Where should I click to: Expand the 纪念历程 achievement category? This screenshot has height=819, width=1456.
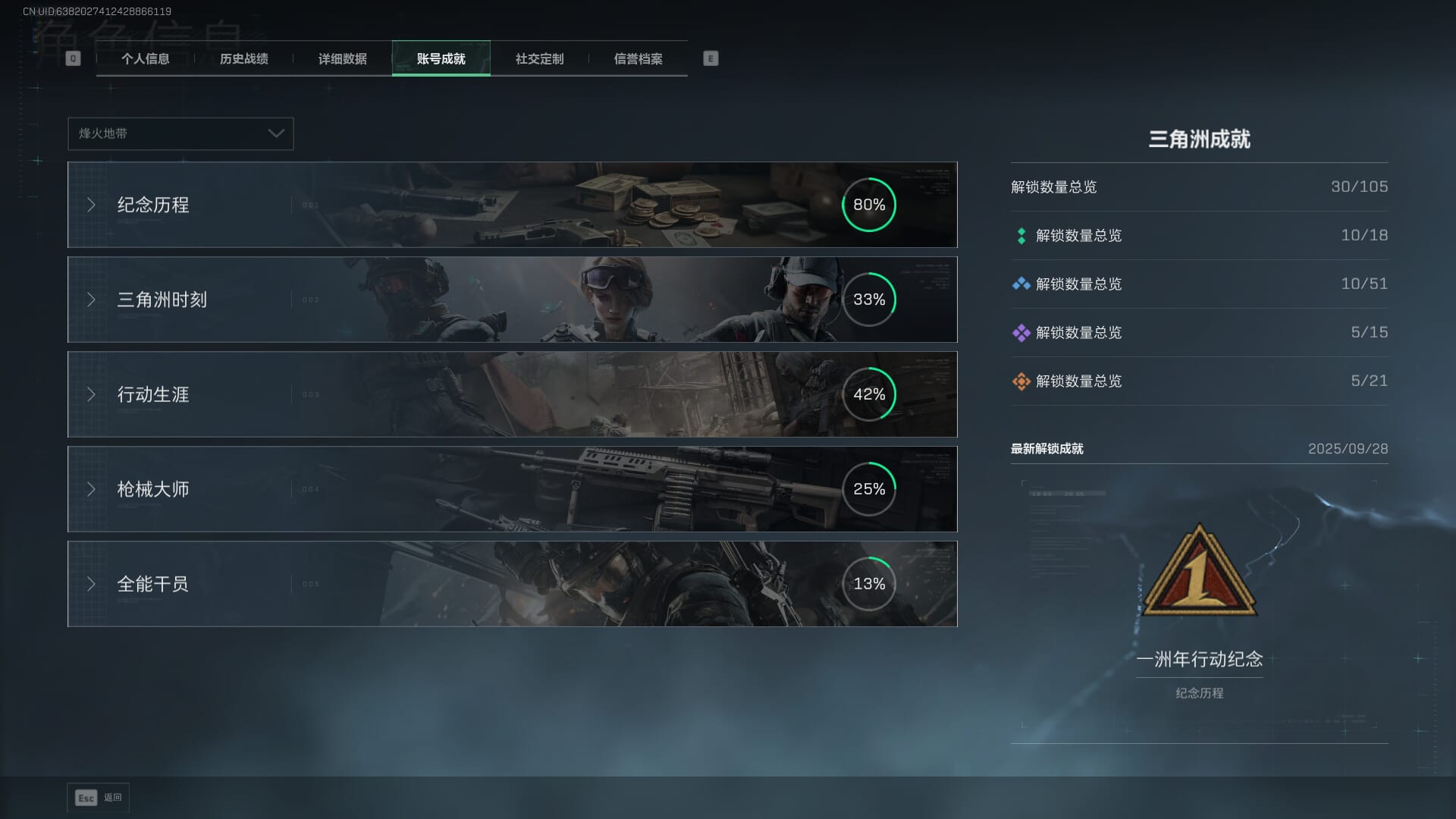[x=512, y=205]
